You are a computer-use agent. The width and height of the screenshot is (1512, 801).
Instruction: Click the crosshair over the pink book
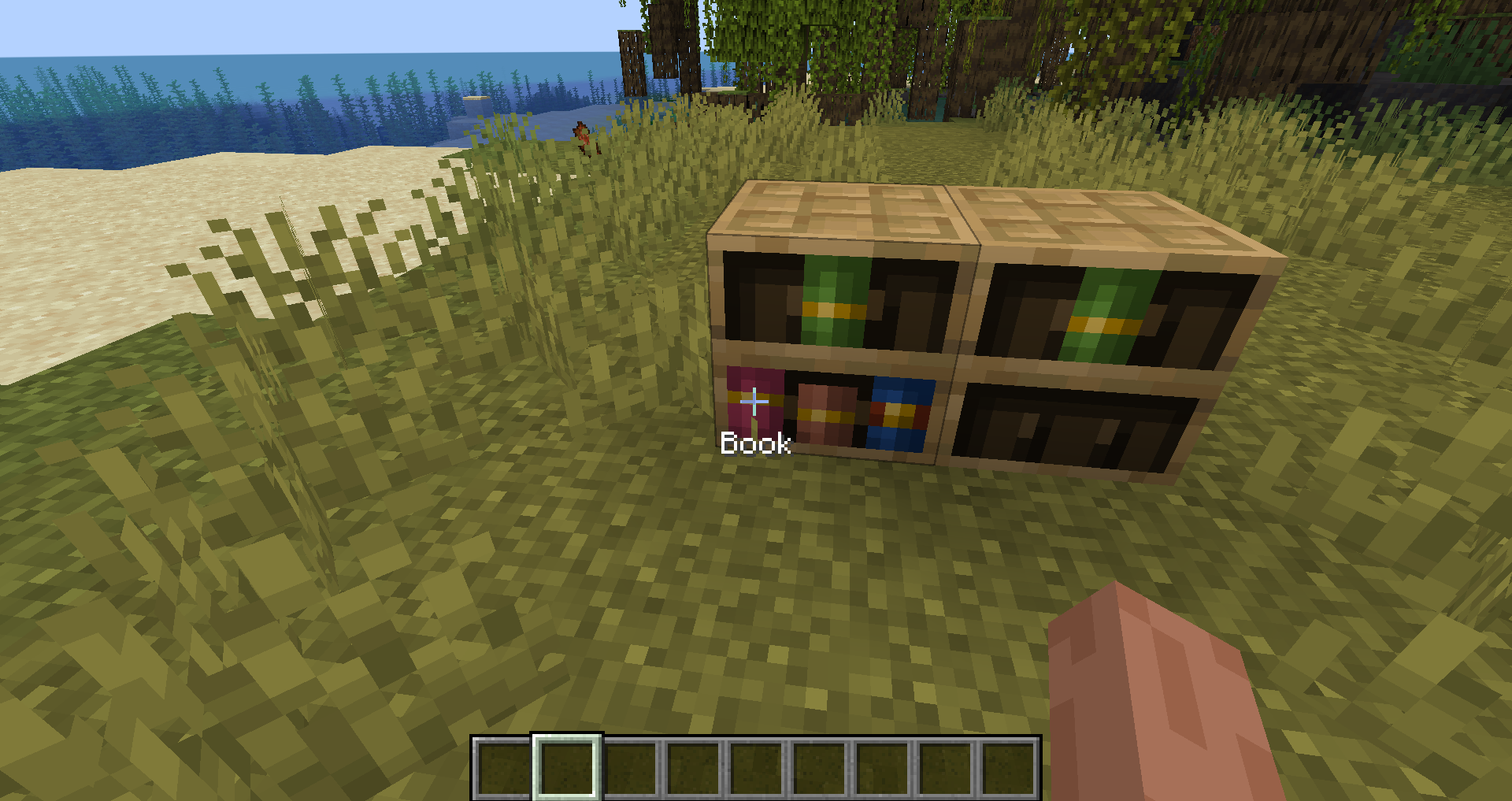click(x=754, y=402)
